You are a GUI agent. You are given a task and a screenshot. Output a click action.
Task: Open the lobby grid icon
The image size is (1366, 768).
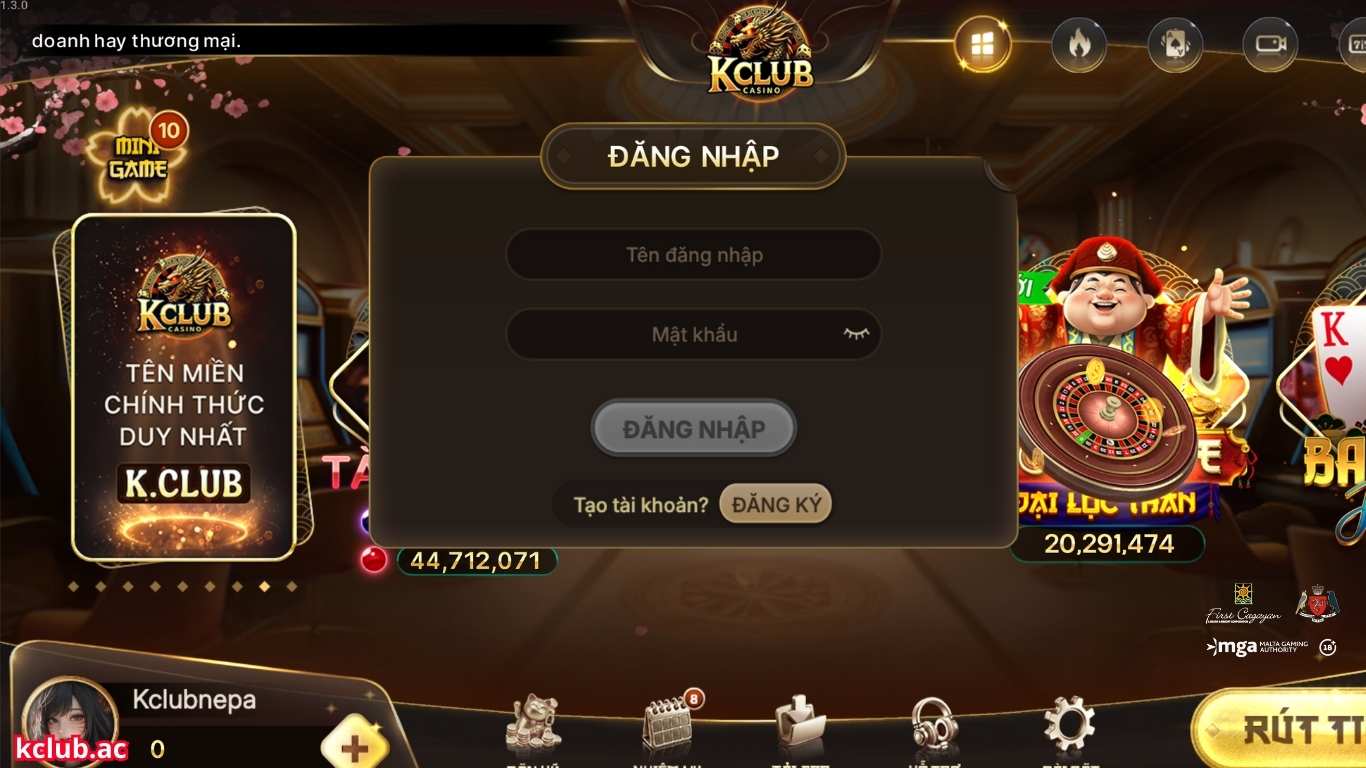click(x=981, y=44)
